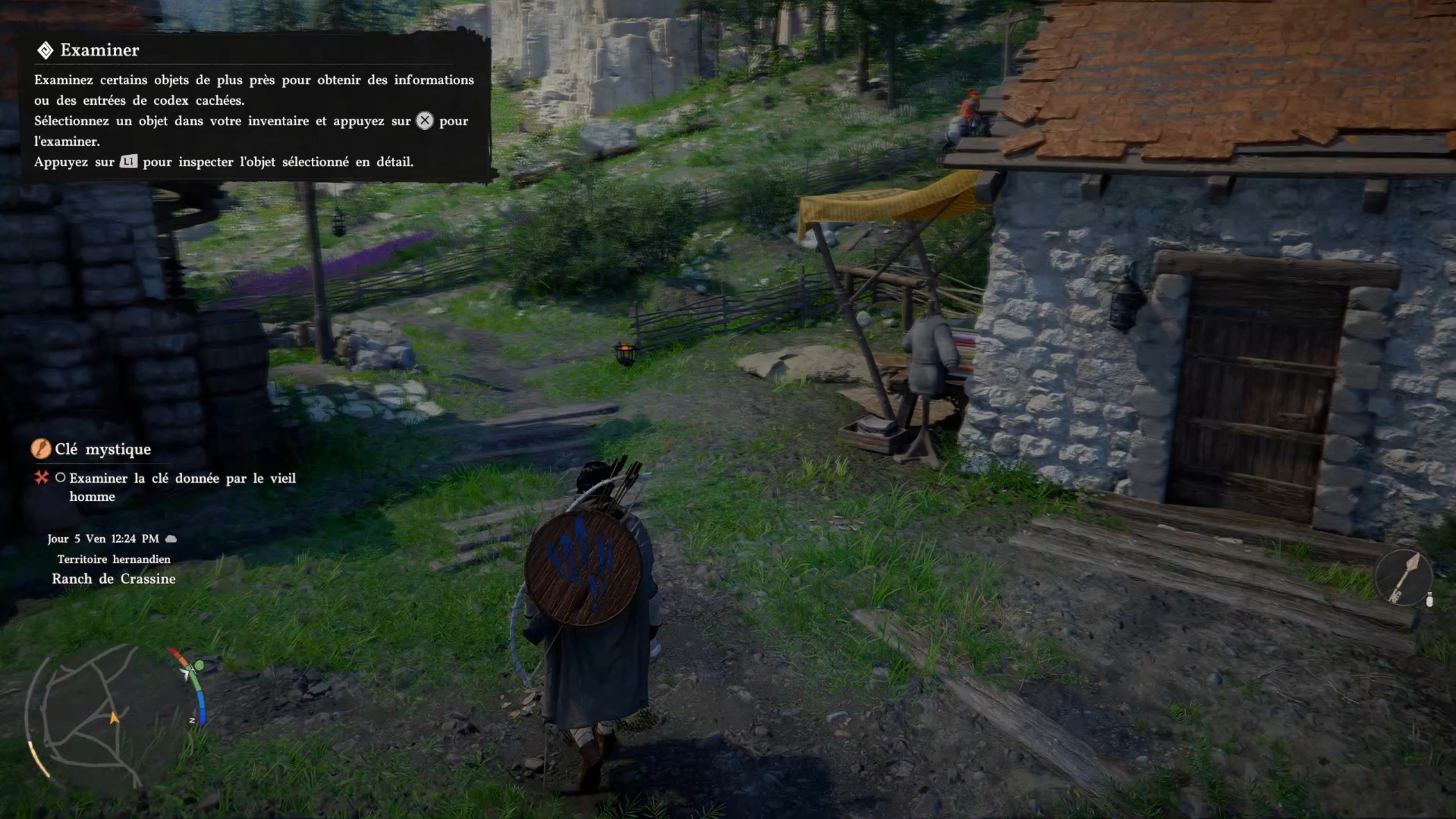Select the equipped arrow ammo icon
The height and width of the screenshot is (819, 1456).
tap(1404, 578)
